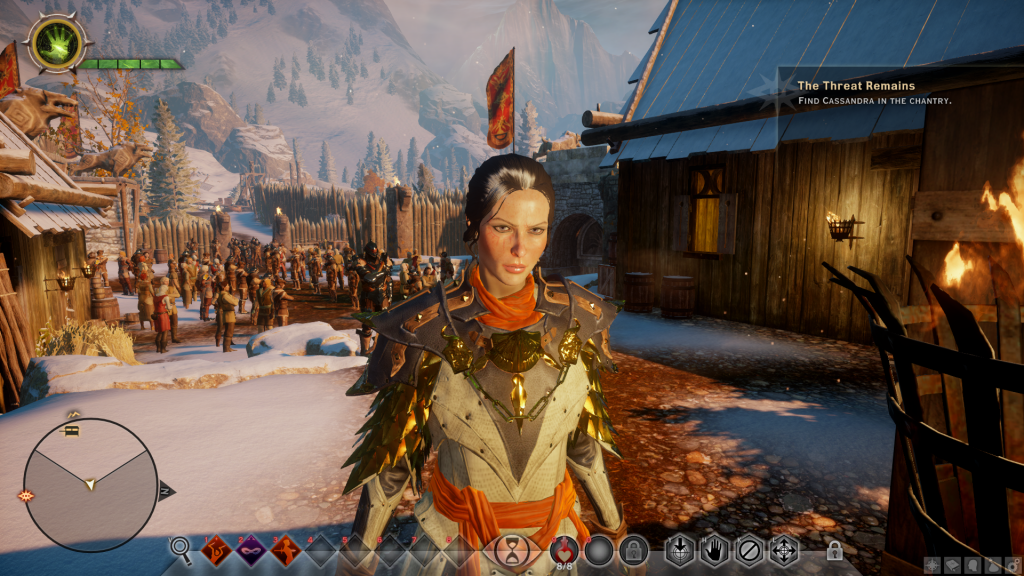Toggle the hourglass tactical pause button
The width and height of the screenshot is (1024, 576).
pyautogui.click(x=511, y=550)
